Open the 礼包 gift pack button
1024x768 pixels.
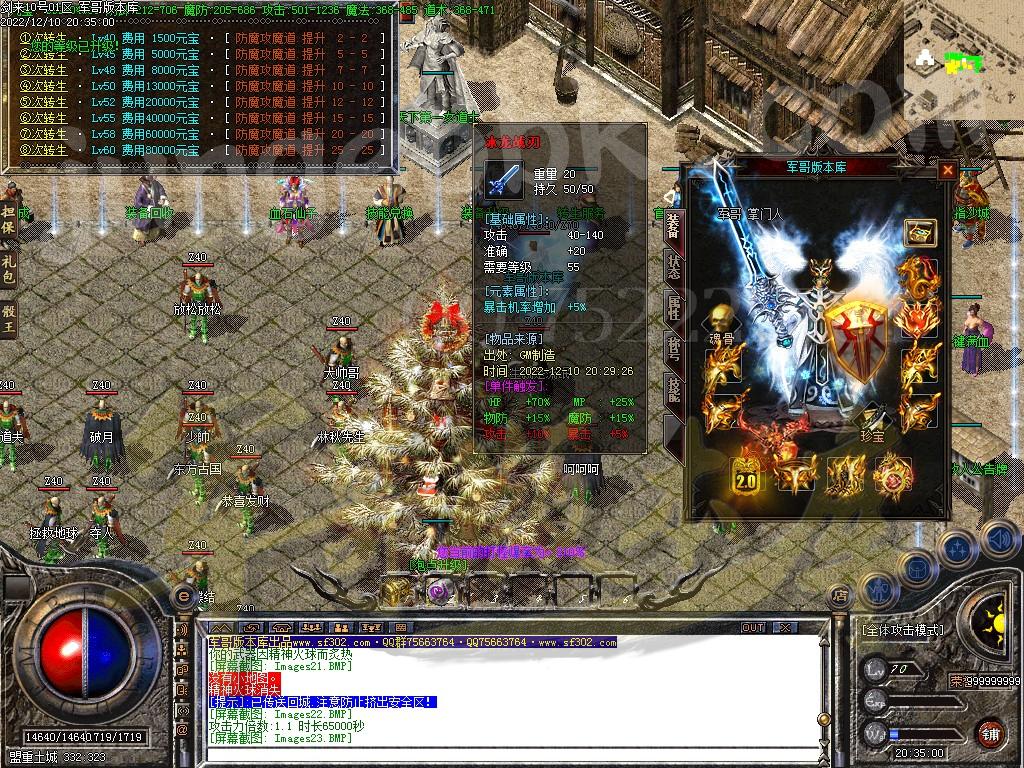coord(9,270)
